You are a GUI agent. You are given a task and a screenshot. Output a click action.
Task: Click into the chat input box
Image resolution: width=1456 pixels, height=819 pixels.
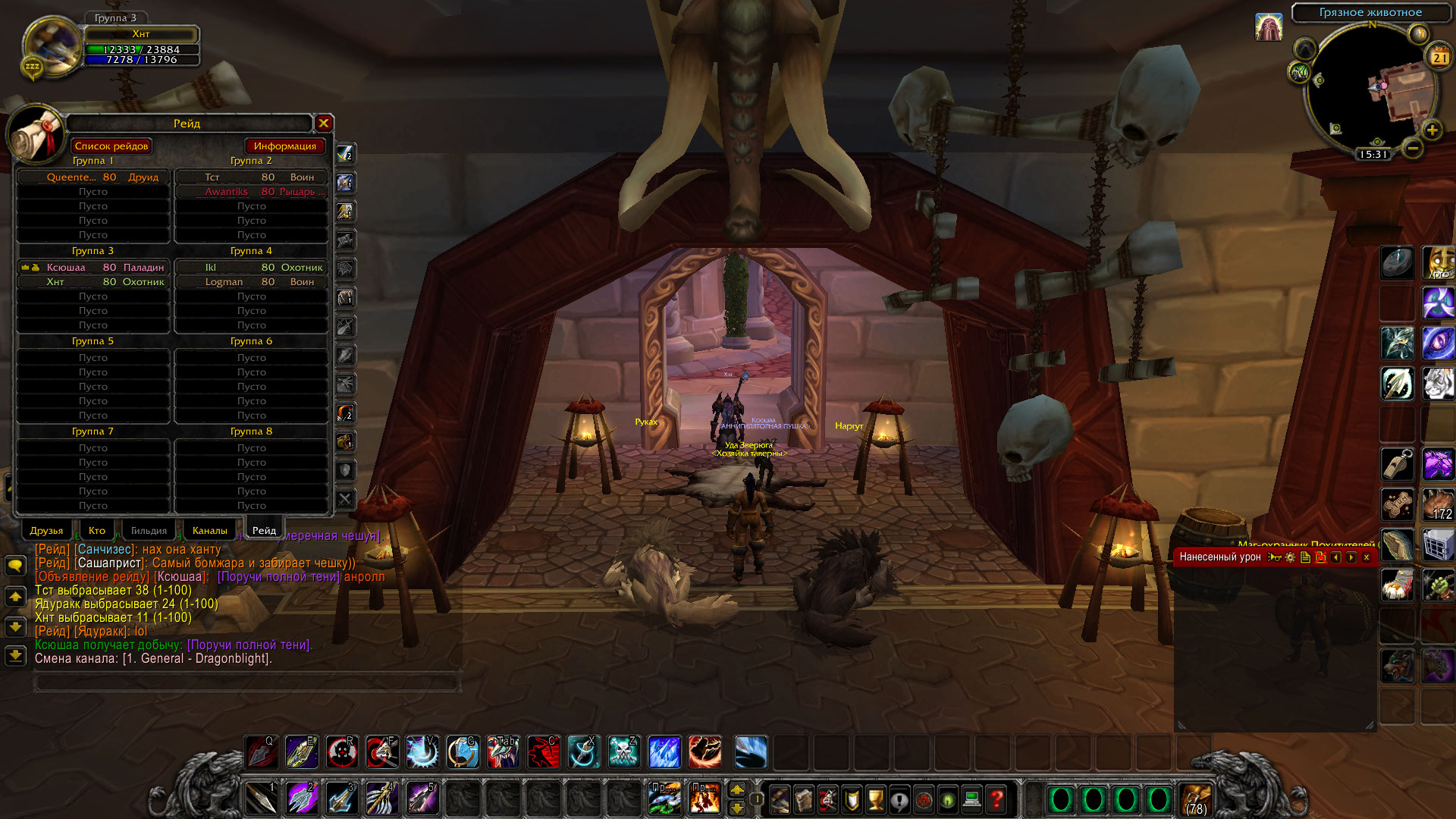tap(246, 682)
